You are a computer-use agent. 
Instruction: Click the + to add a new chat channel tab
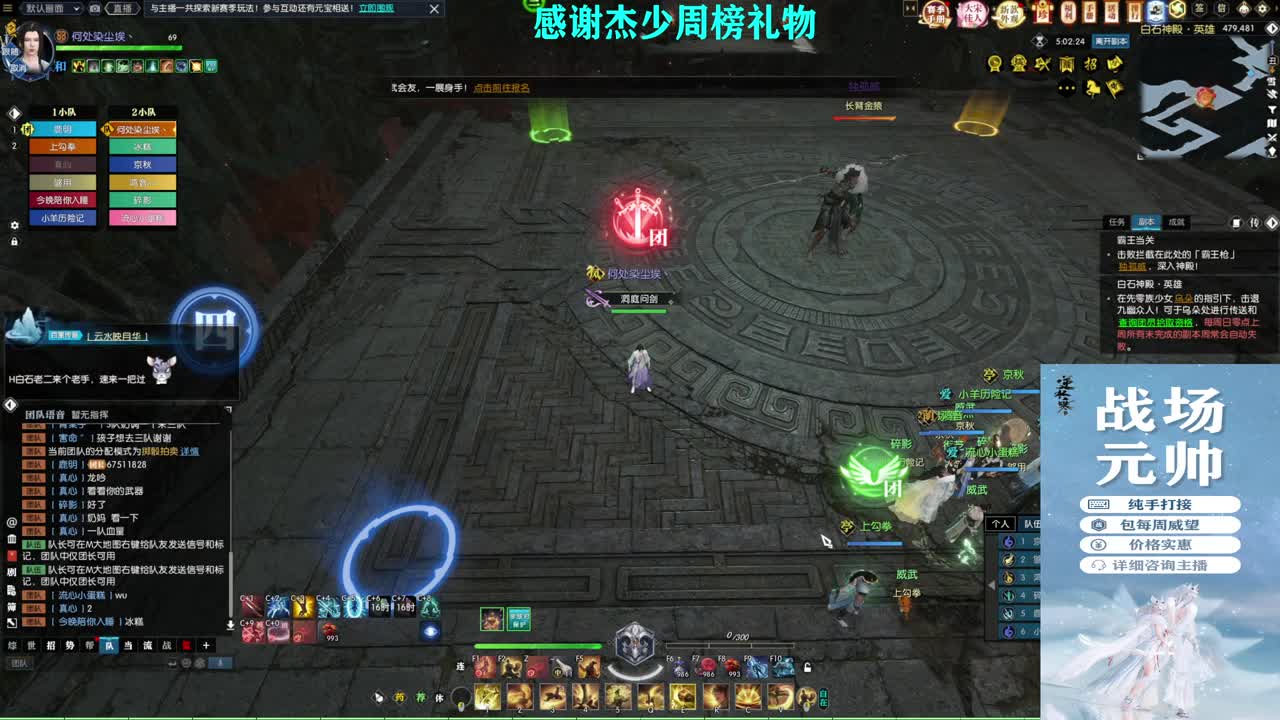coord(205,646)
